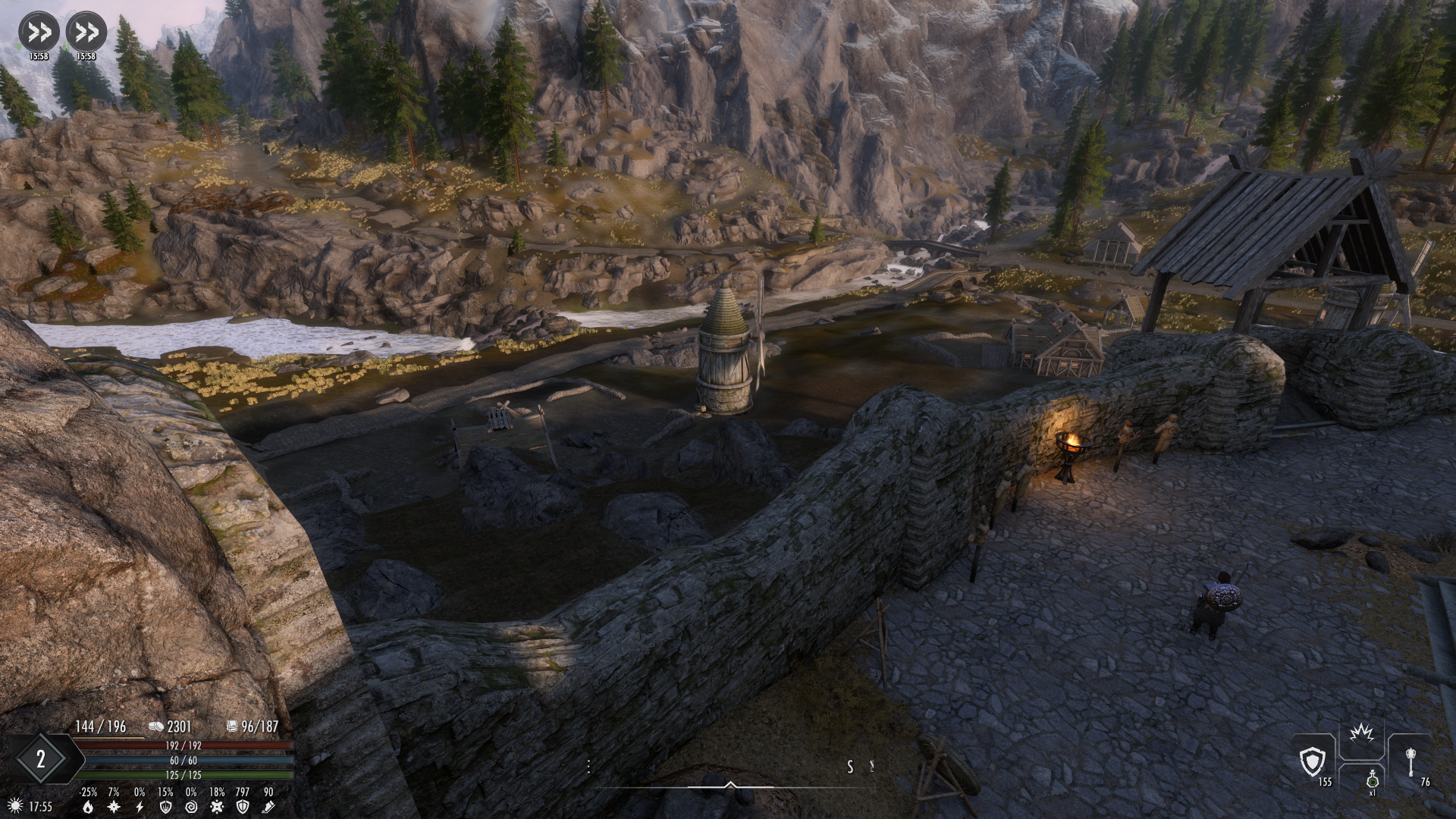The image size is (1456, 819).
Task: Click the spiral resistance icon
Action: pyautogui.click(x=191, y=807)
